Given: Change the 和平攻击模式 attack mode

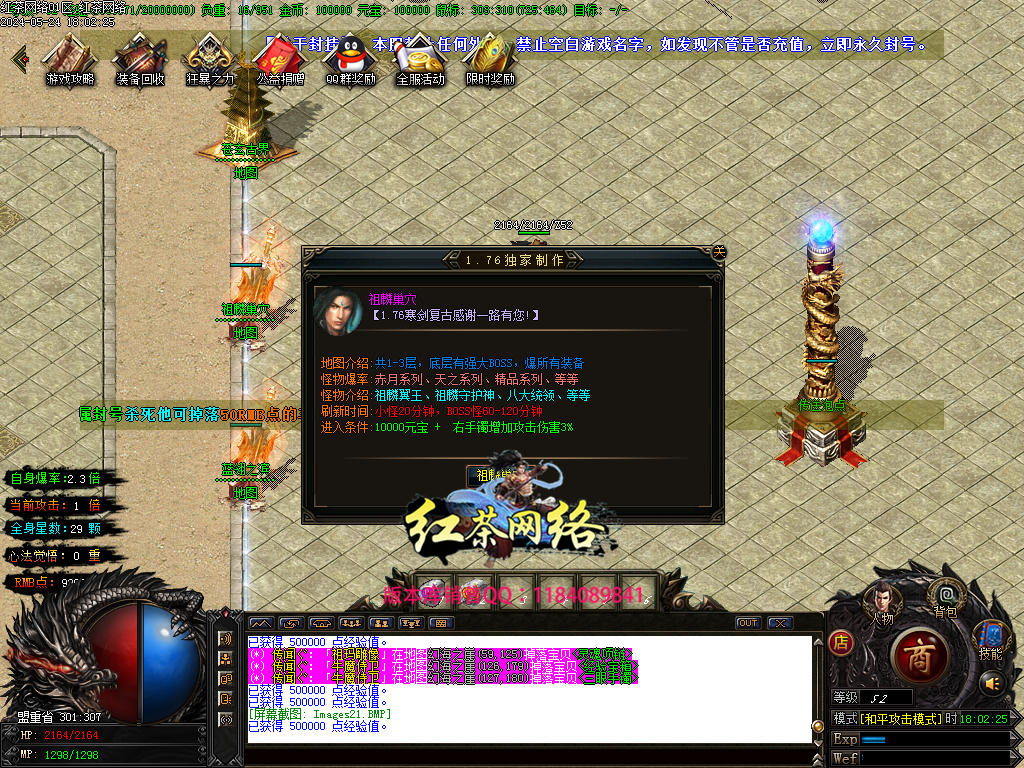Looking at the screenshot, I should [901, 719].
